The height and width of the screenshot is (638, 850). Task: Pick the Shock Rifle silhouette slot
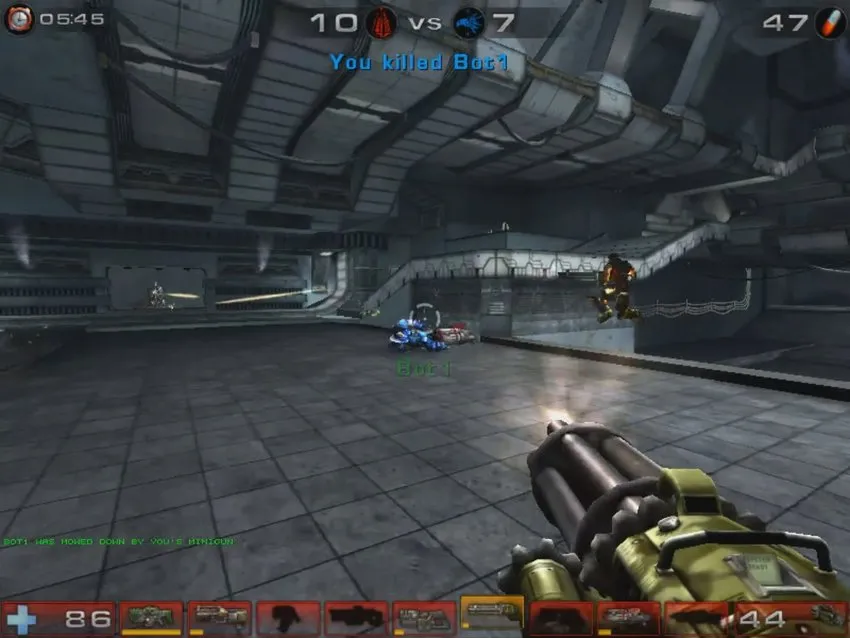pos(355,618)
